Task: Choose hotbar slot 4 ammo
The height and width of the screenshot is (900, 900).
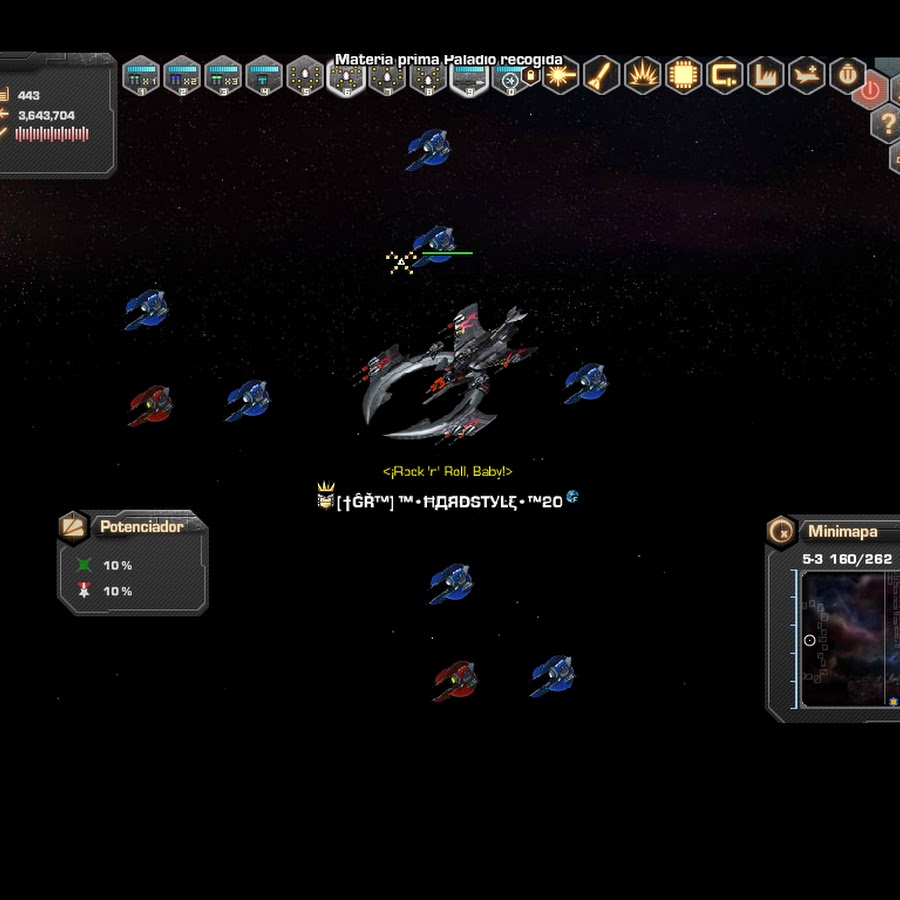Action: click(264, 76)
